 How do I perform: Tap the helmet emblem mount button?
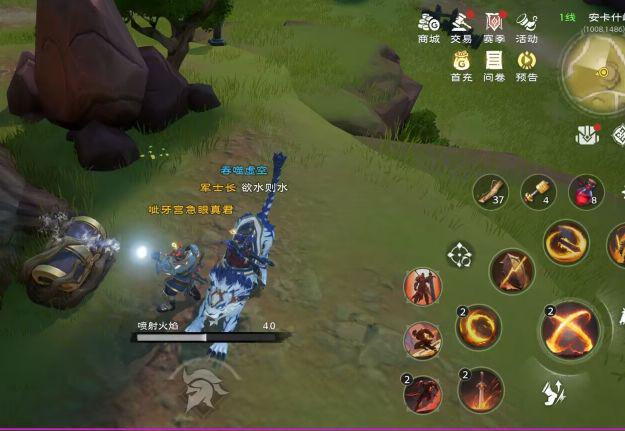(x=205, y=386)
